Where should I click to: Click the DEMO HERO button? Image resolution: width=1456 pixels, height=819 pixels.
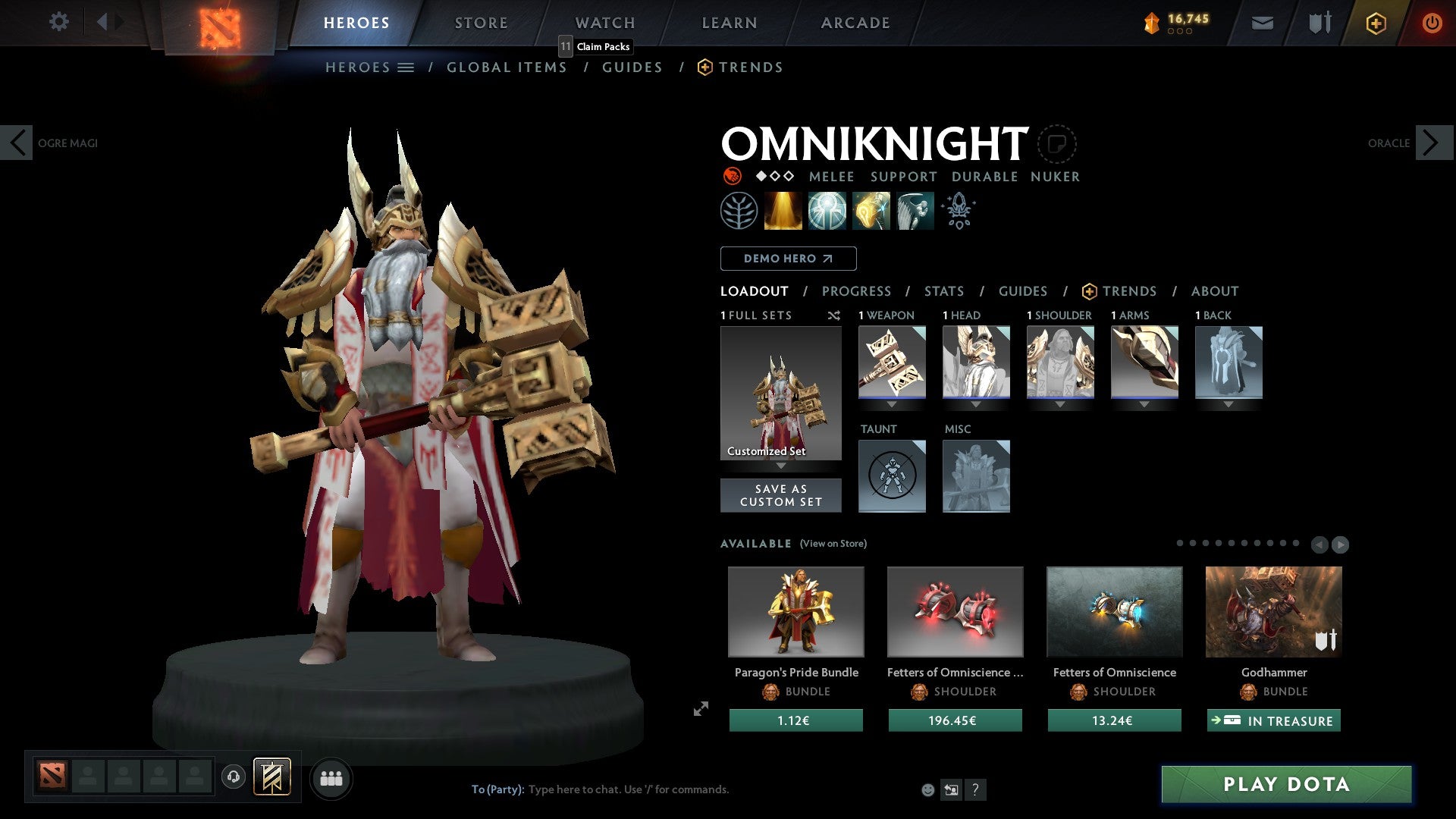point(788,258)
